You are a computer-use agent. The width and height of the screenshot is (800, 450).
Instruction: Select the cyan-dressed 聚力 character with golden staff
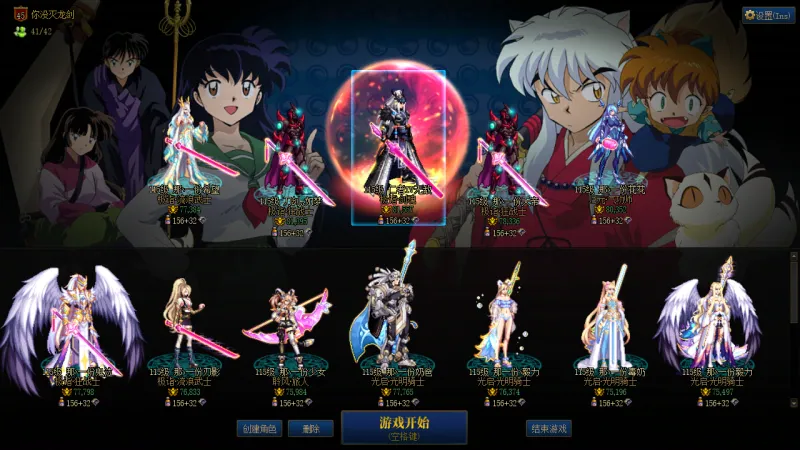[500, 320]
